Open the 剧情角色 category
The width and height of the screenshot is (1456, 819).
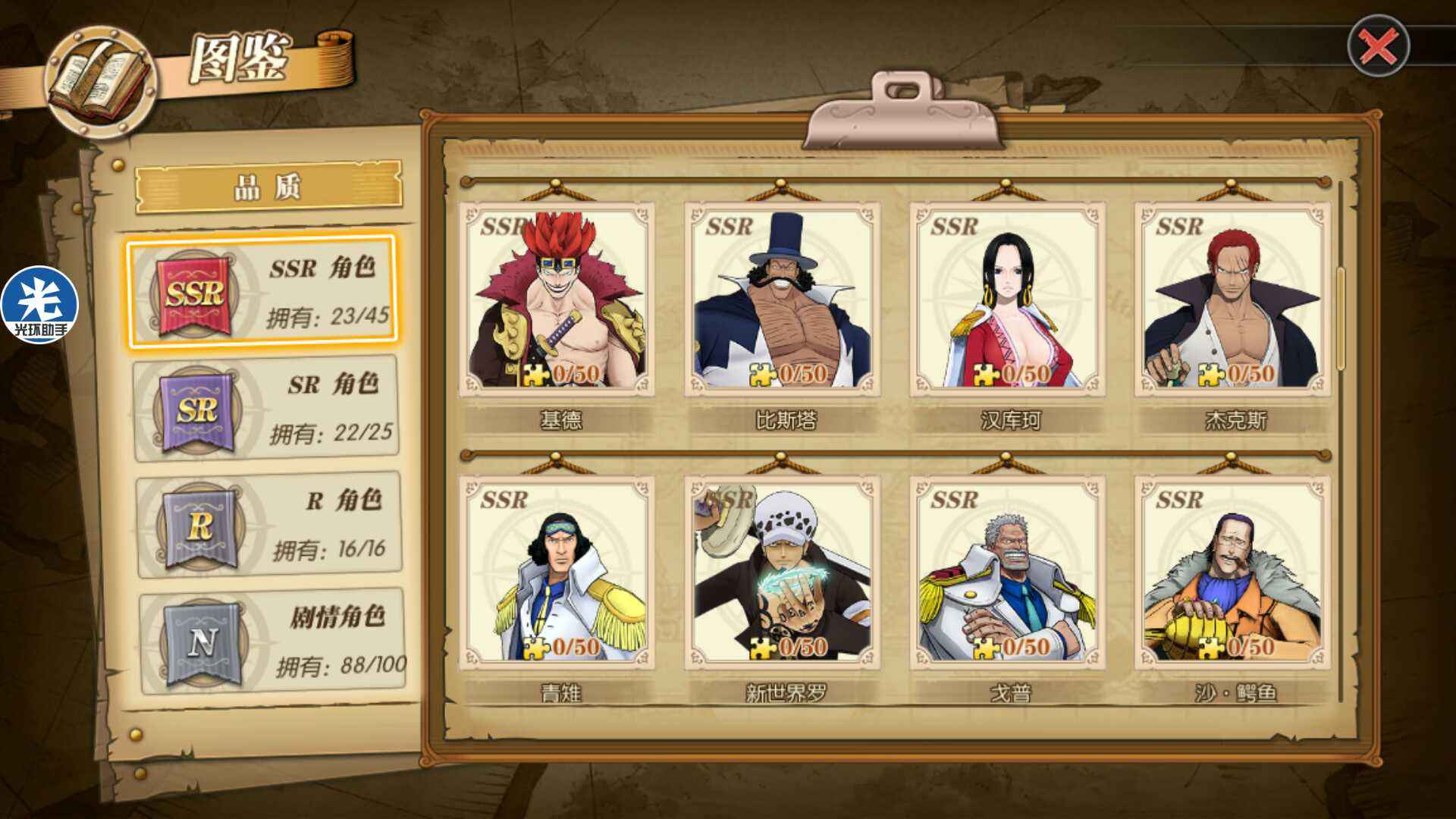[272, 642]
